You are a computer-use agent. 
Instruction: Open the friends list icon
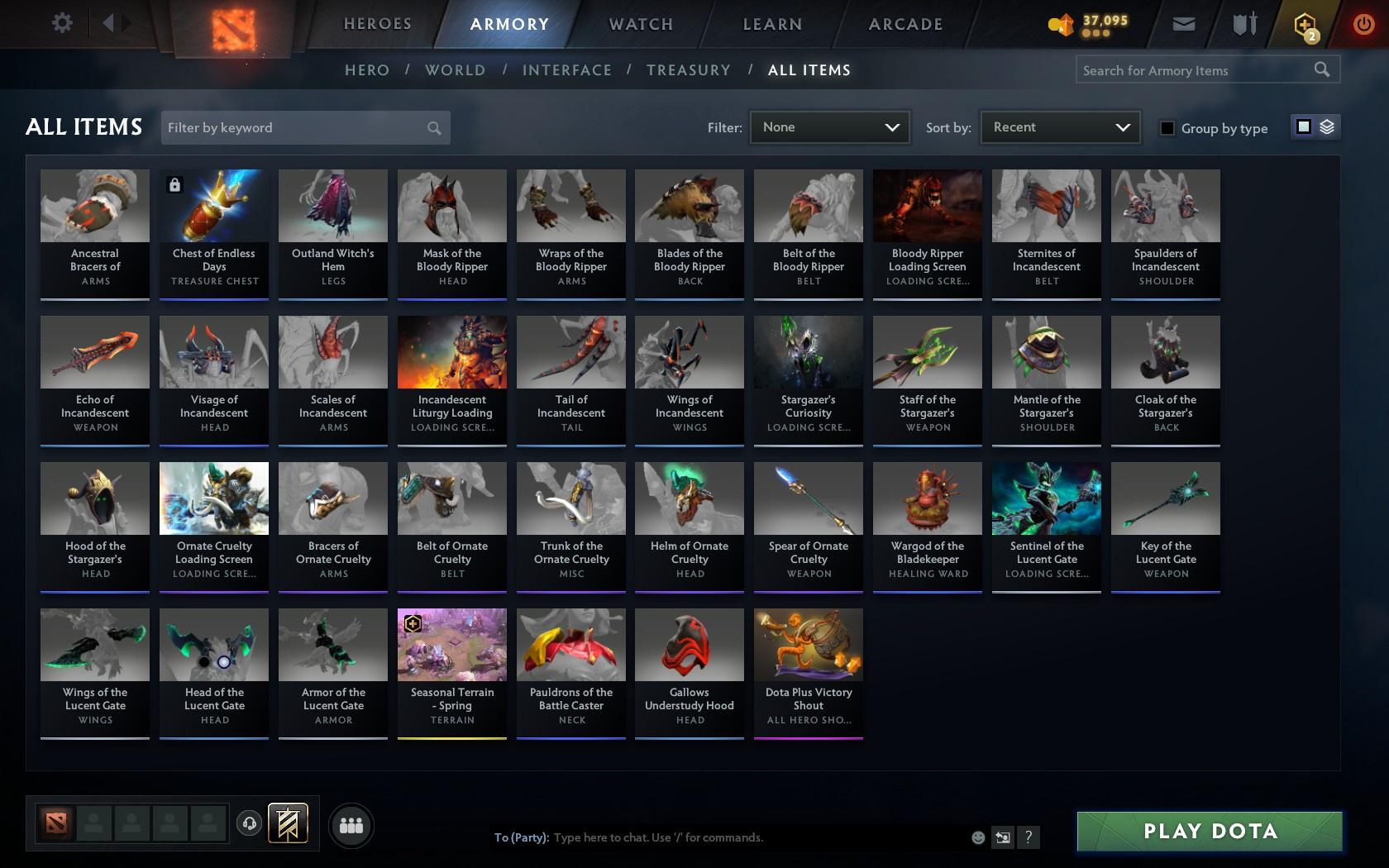[351, 824]
